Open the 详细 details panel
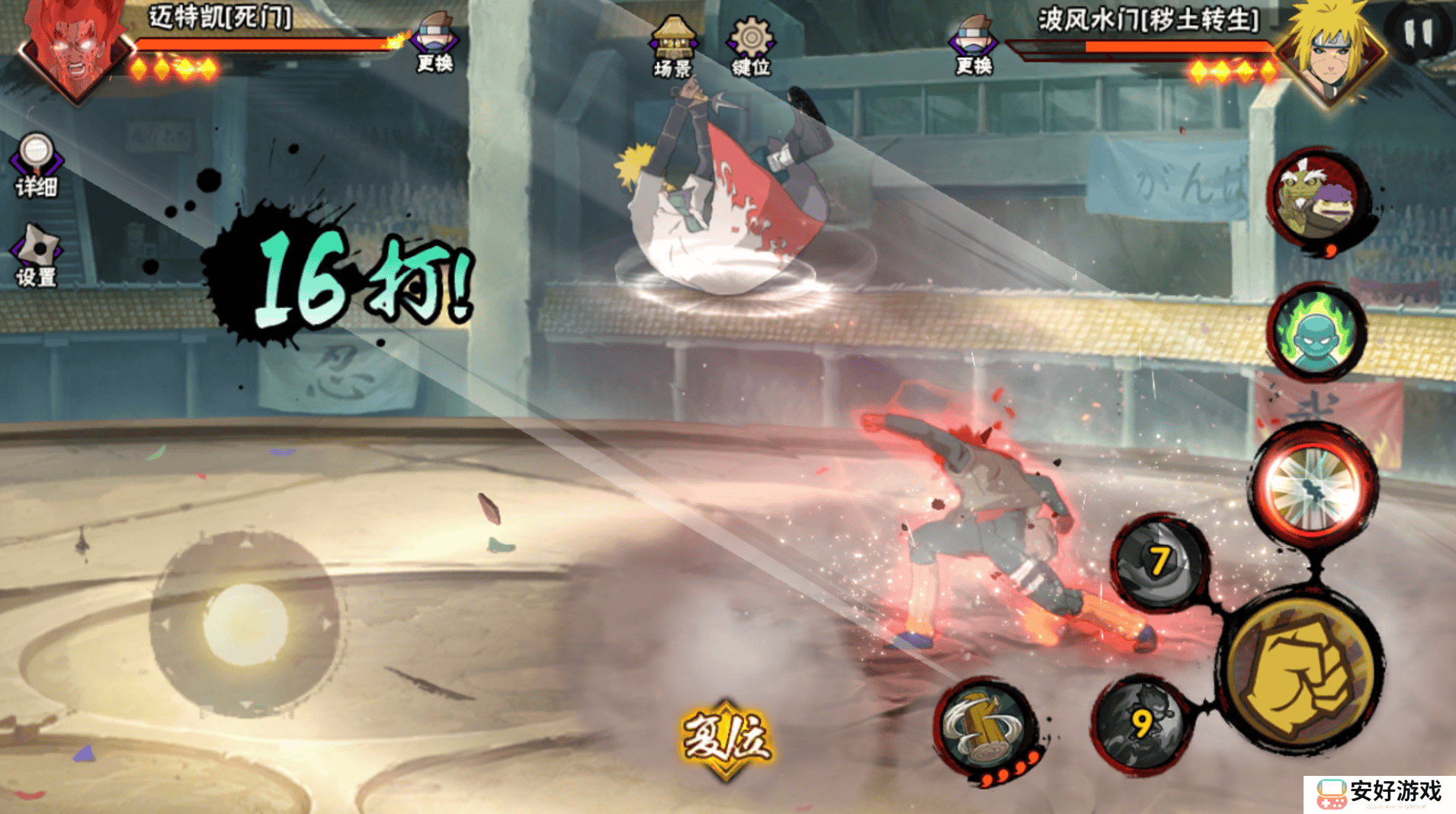1456x814 pixels. 36,164
